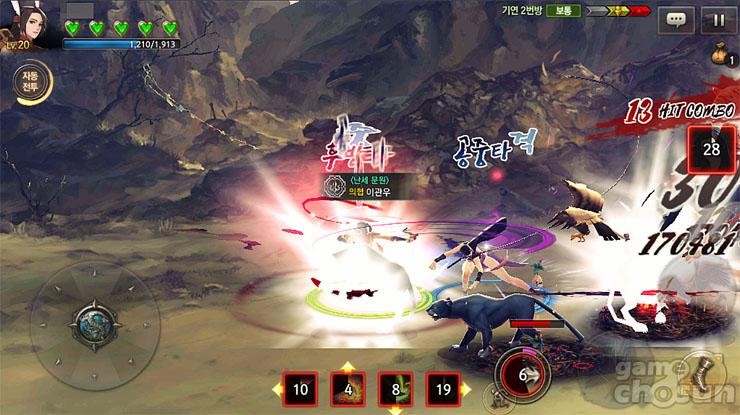Activate the skill showing cooldown 8
The height and width of the screenshot is (415, 740).
coord(395,391)
